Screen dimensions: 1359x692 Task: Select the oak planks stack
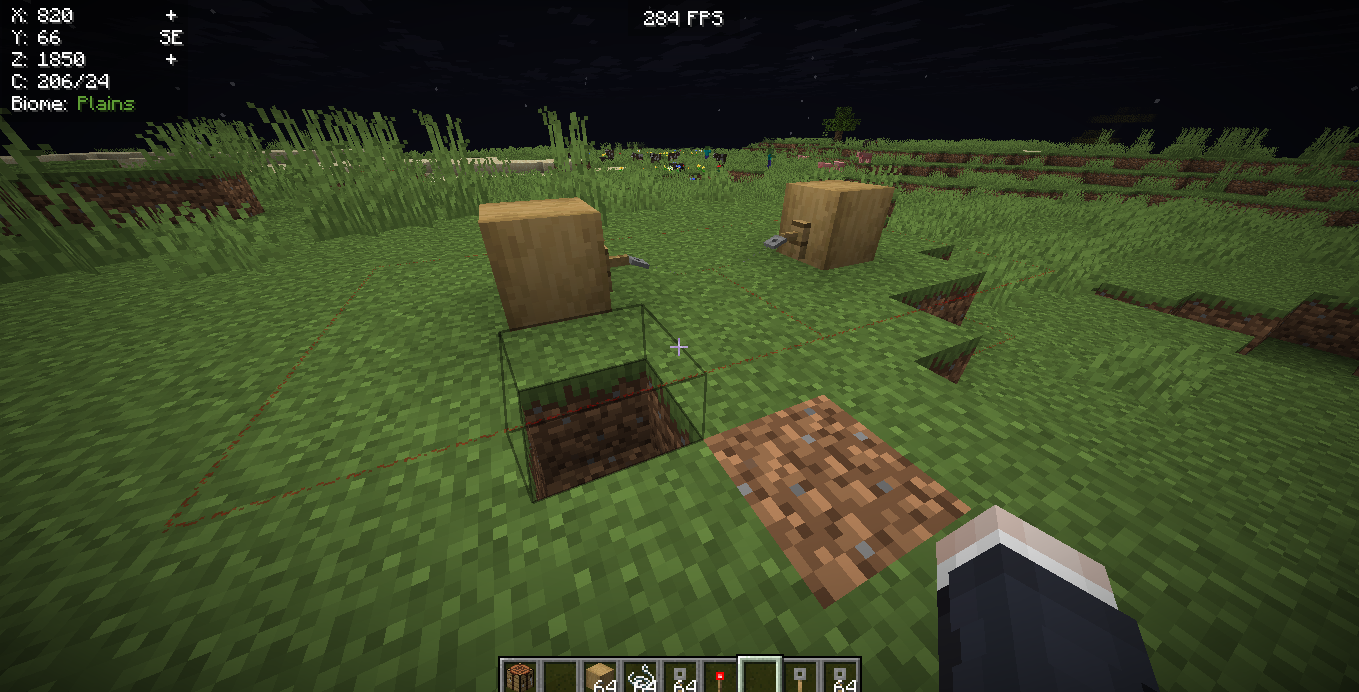(x=599, y=677)
